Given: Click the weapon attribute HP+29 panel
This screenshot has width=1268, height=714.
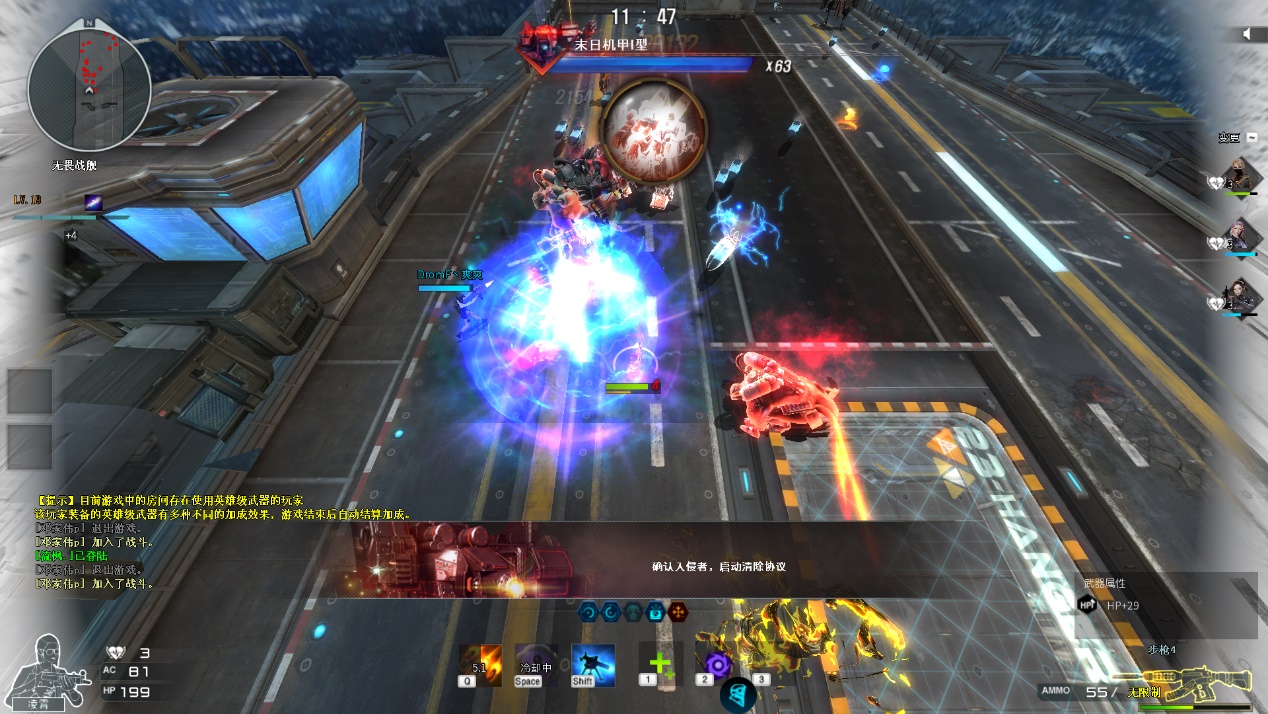Looking at the screenshot, I should point(1165,604).
